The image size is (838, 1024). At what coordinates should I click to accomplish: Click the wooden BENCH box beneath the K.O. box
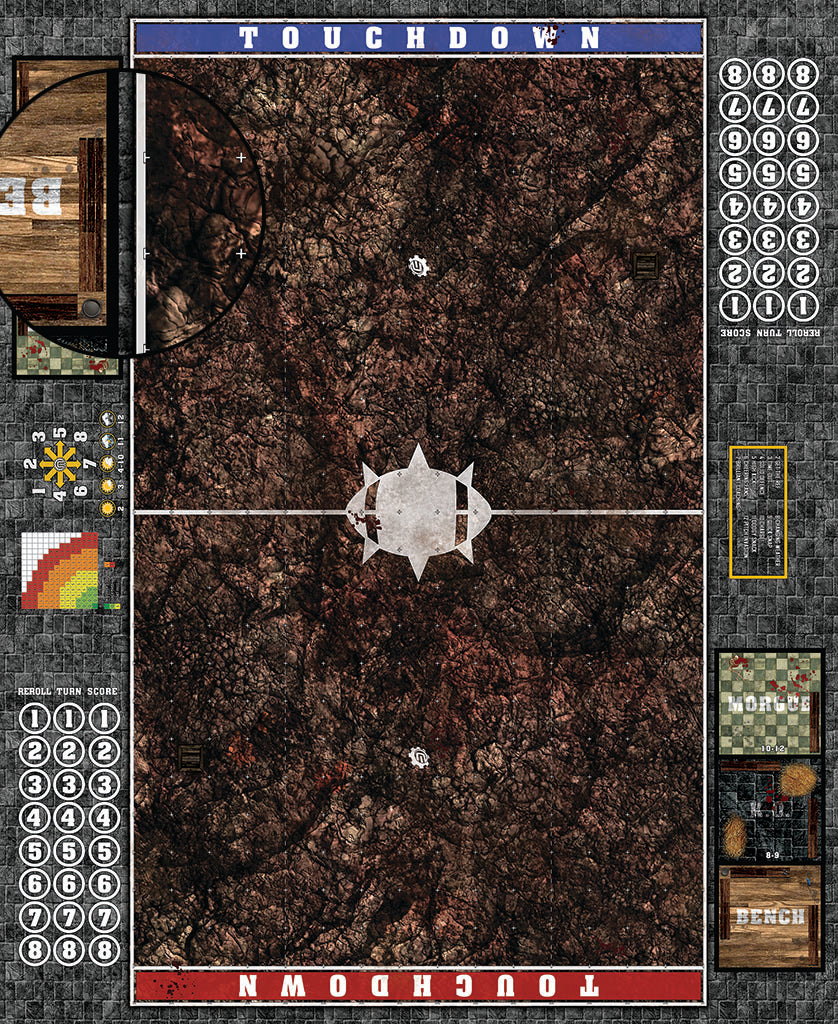coord(768,916)
